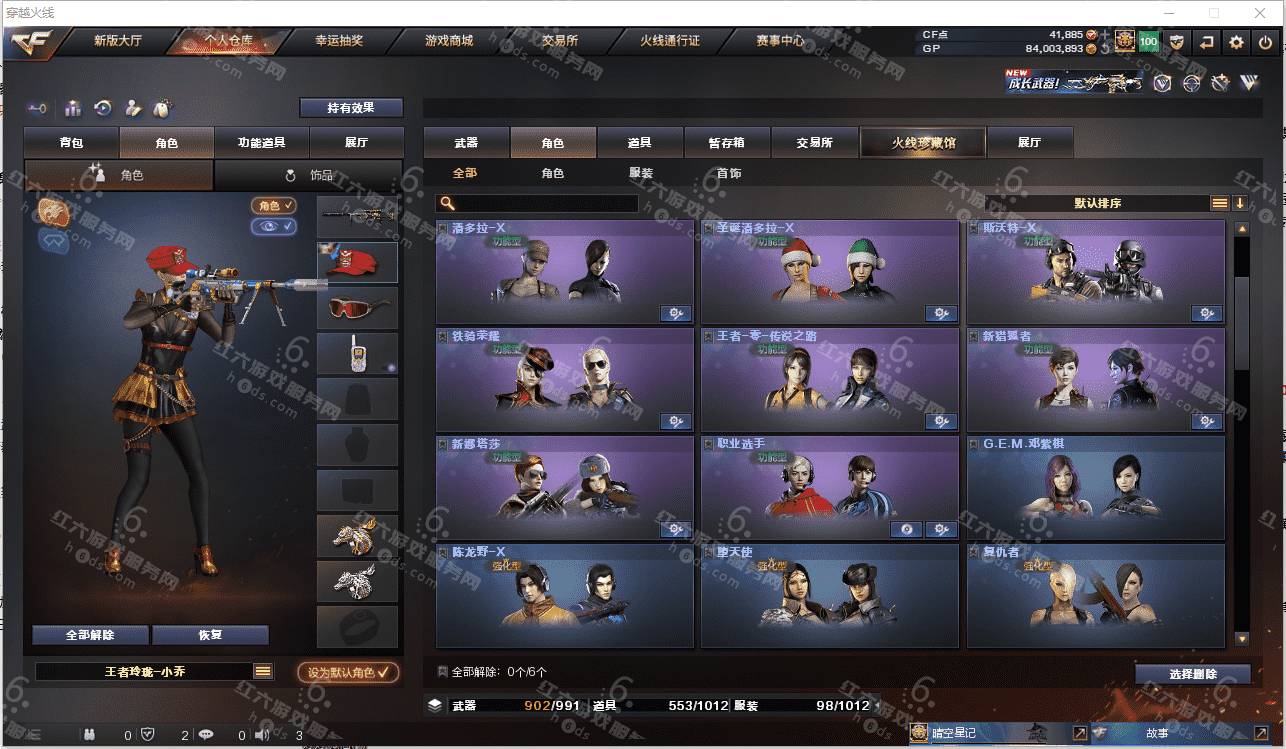Open the 游戏商城 game shop menu
Viewport: 1286px width, 749px height.
[448, 41]
